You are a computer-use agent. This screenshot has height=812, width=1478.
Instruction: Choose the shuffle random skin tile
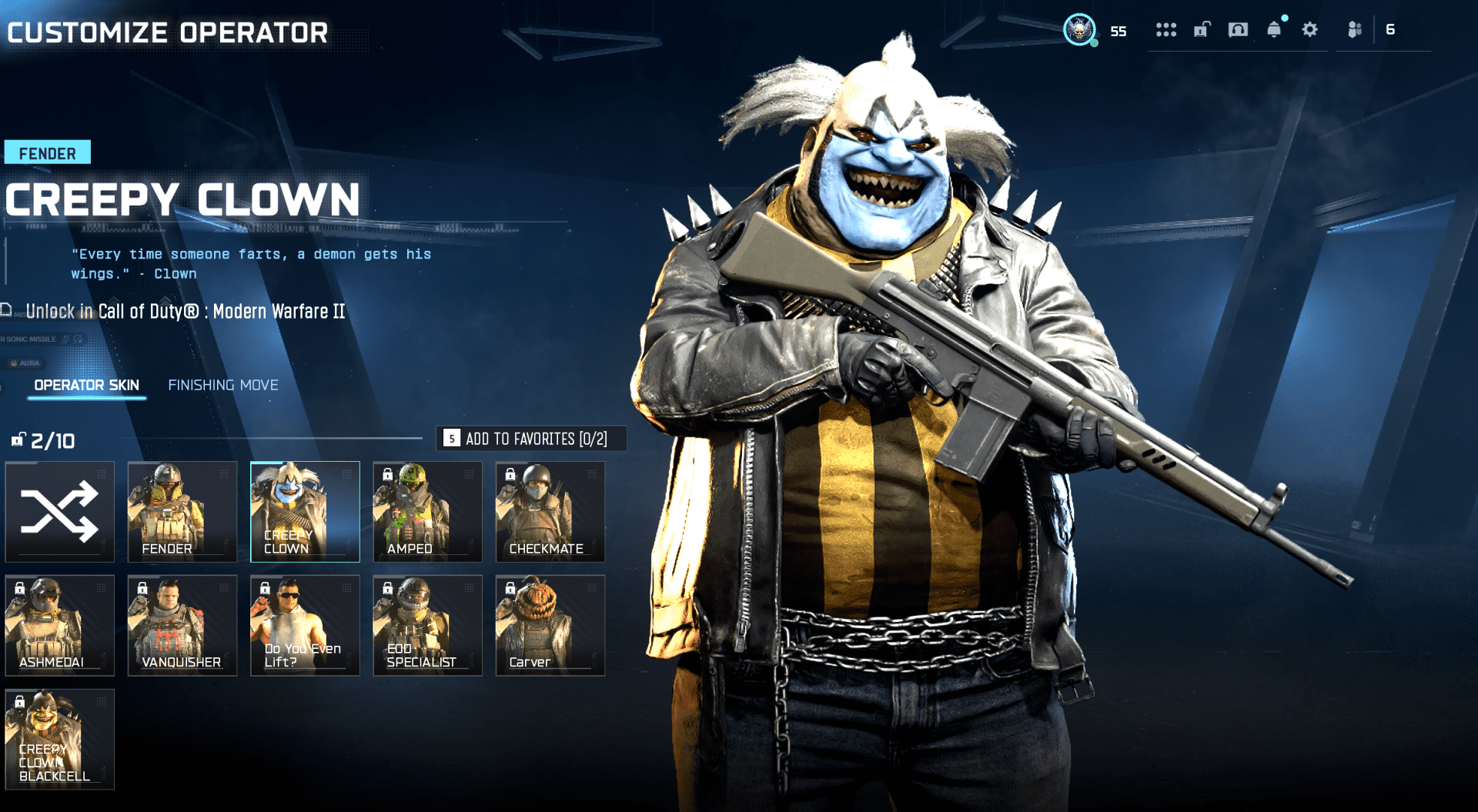tap(60, 511)
